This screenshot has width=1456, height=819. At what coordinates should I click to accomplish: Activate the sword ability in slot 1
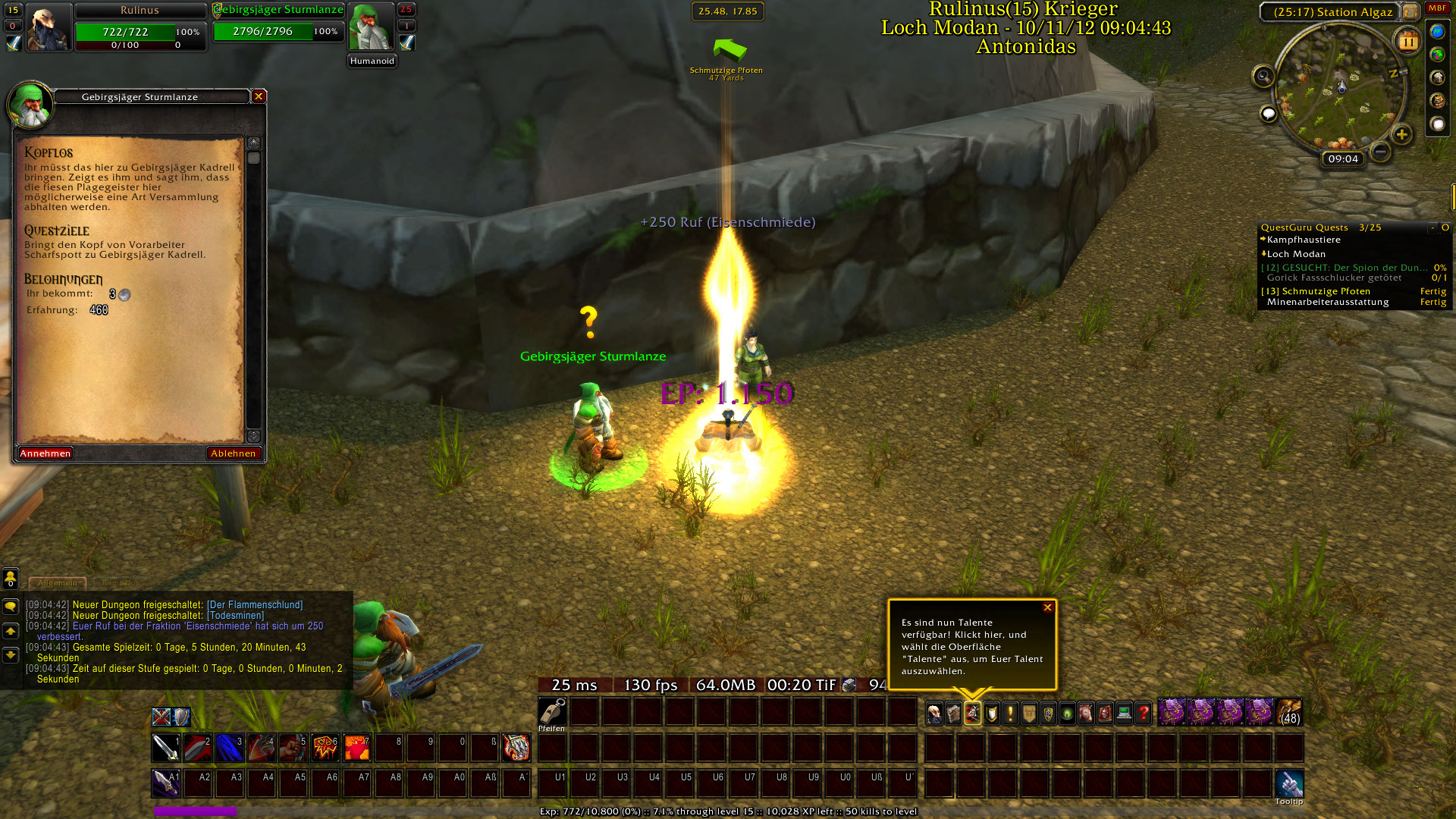click(166, 748)
